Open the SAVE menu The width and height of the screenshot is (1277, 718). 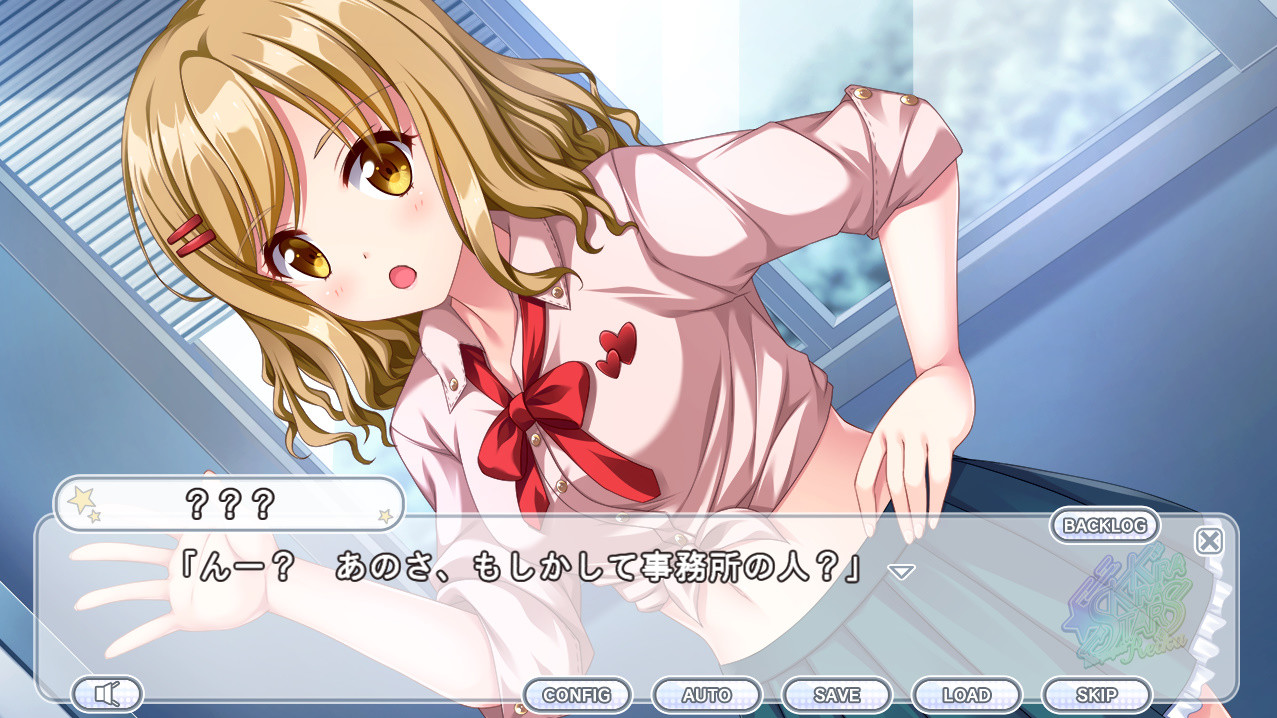(x=837, y=694)
